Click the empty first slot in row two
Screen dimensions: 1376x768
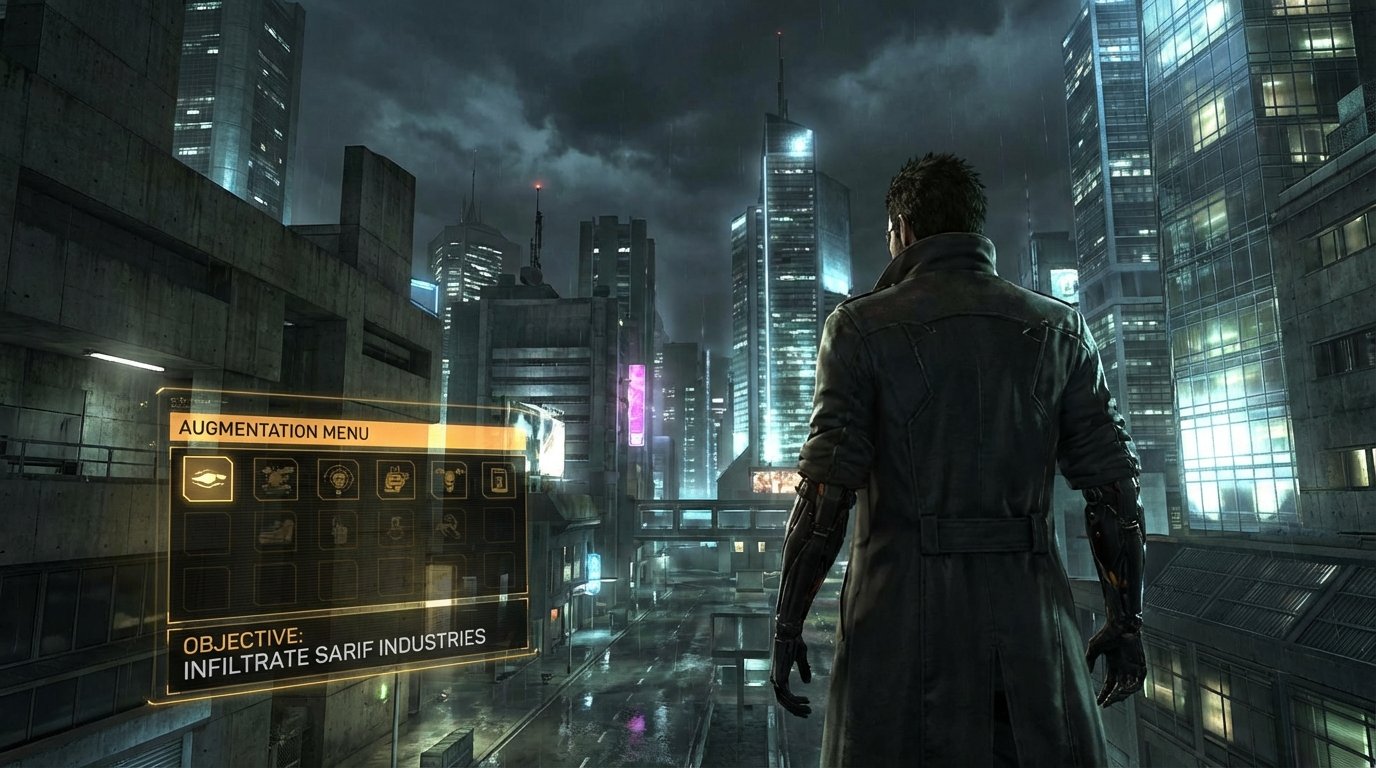pyautogui.click(x=209, y=533)
